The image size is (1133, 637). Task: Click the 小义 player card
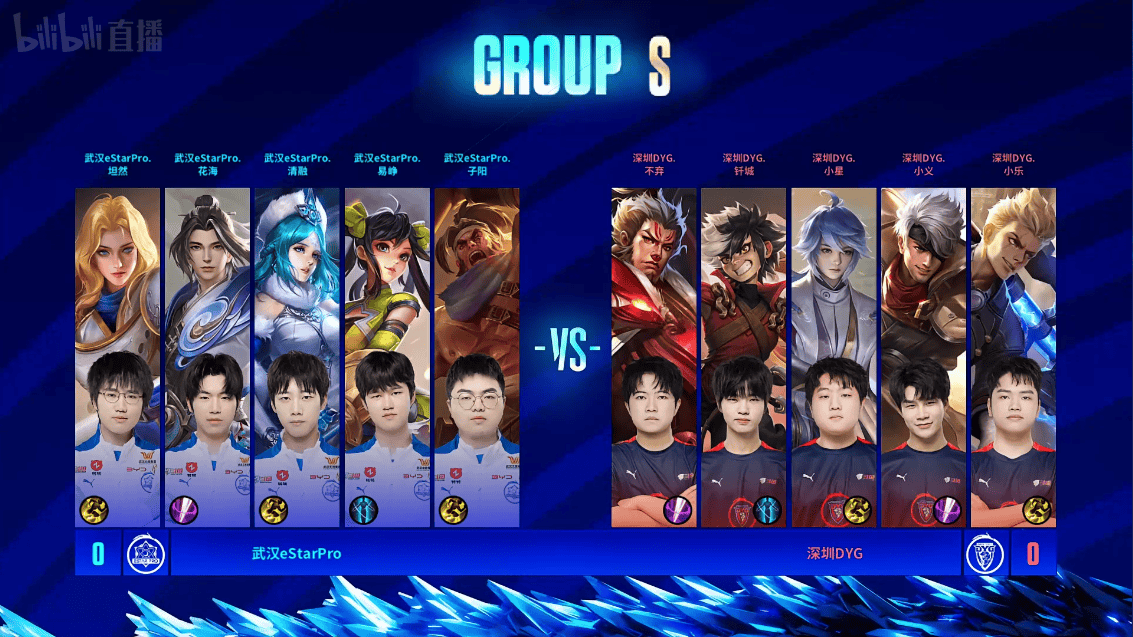923,357
